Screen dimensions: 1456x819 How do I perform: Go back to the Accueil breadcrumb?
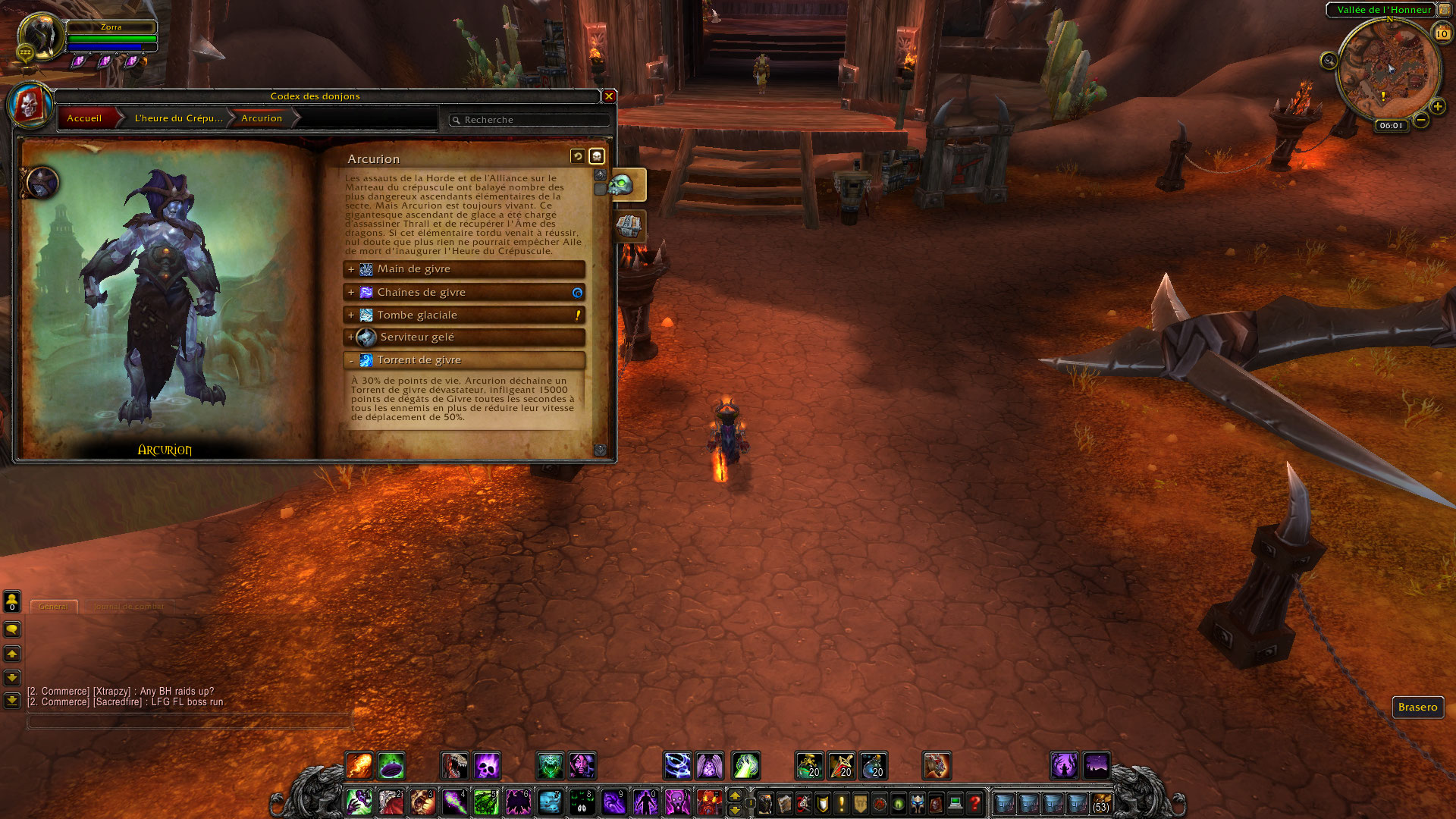point(84,118)
